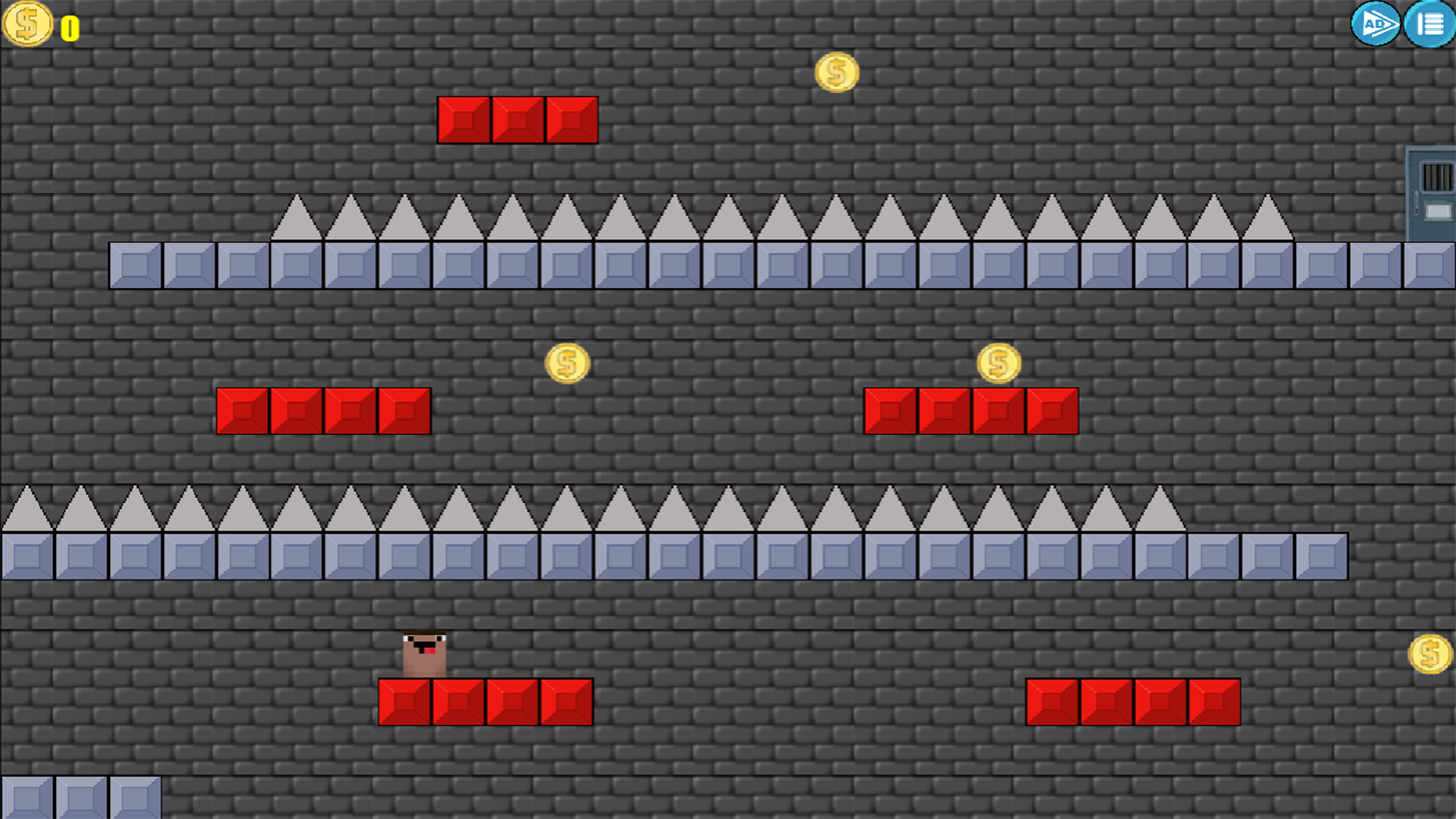Click the three red blocks near the top
The height and width of the screenshot is (819, 1456).
(x=518, y=118)
